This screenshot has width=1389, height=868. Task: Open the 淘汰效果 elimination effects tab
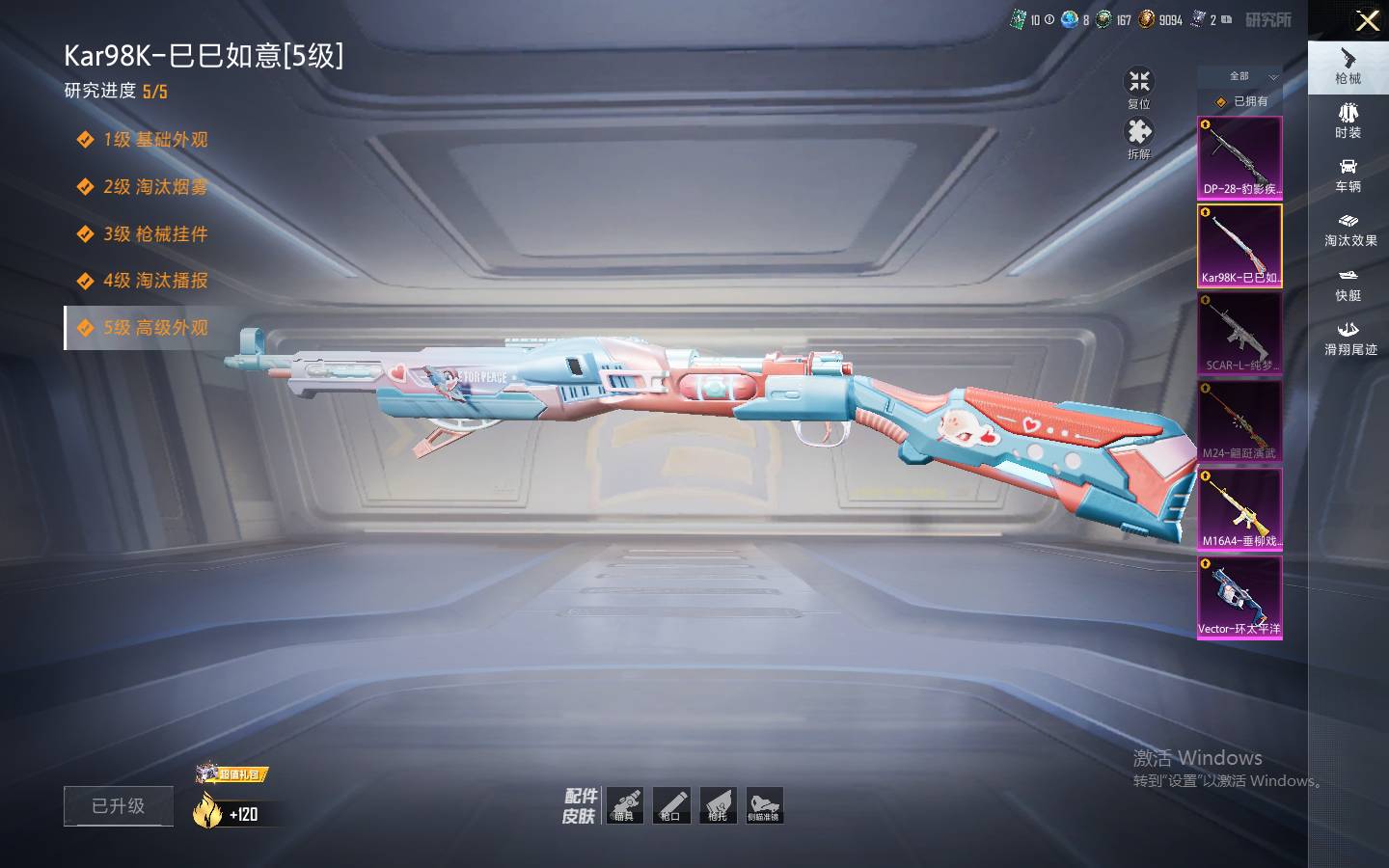[x=1349, y=230]
